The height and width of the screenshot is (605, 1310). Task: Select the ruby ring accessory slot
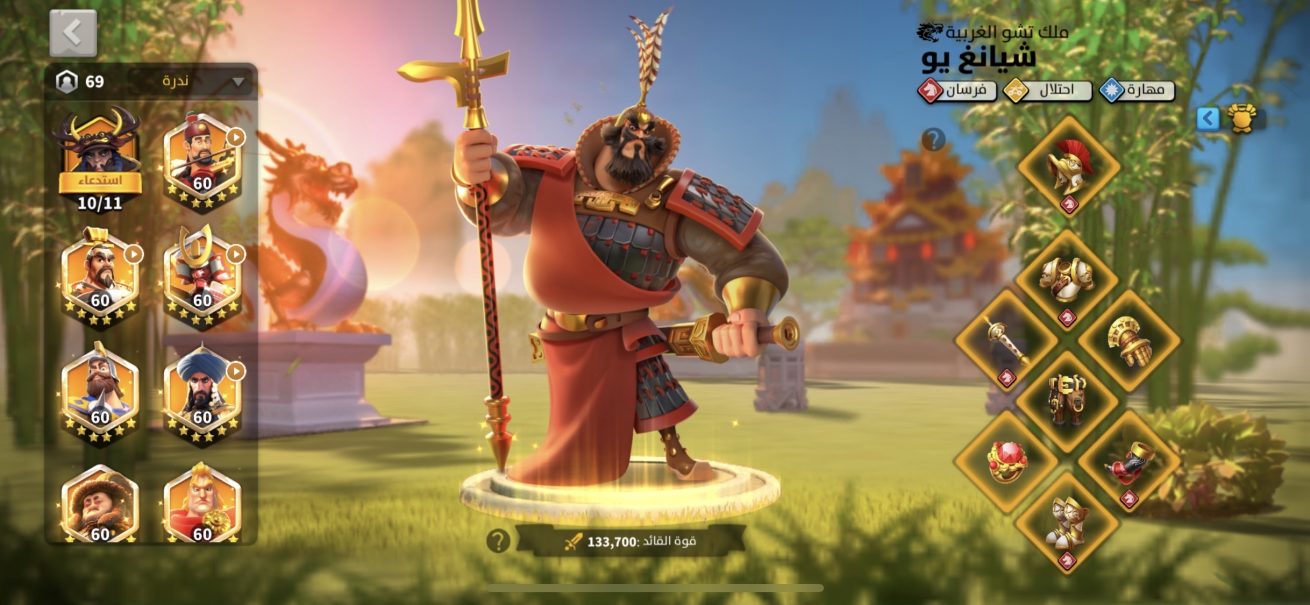(x=1005, y=461)
